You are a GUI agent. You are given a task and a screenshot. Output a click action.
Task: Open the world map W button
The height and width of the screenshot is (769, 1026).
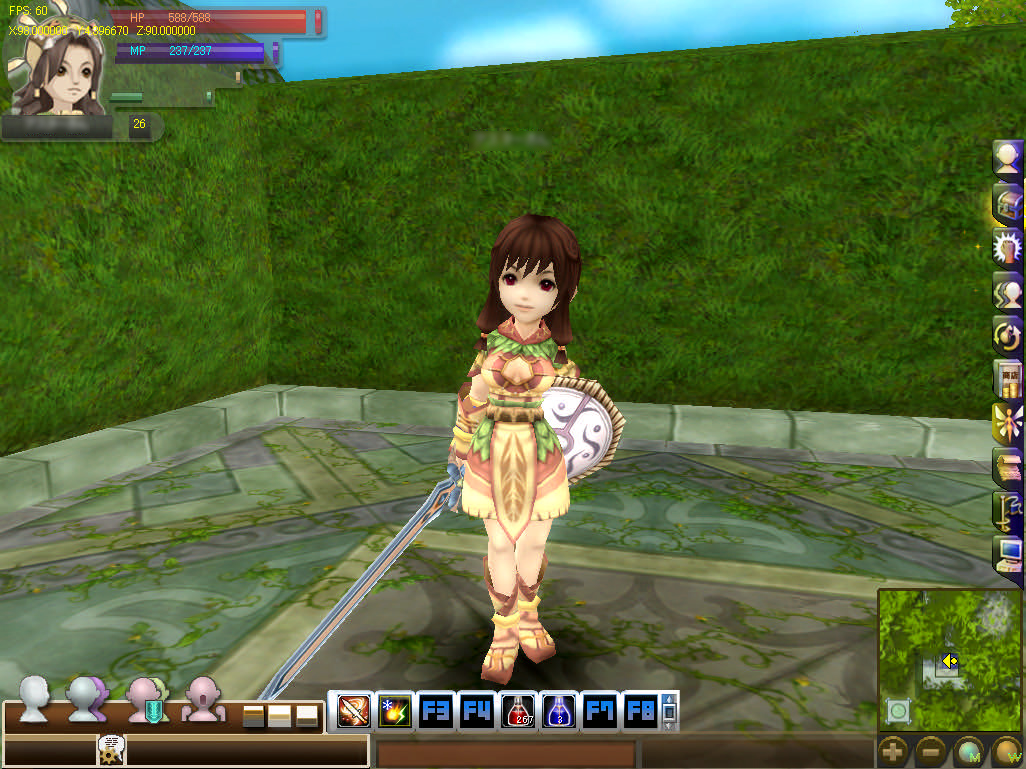pos(1005,751)
